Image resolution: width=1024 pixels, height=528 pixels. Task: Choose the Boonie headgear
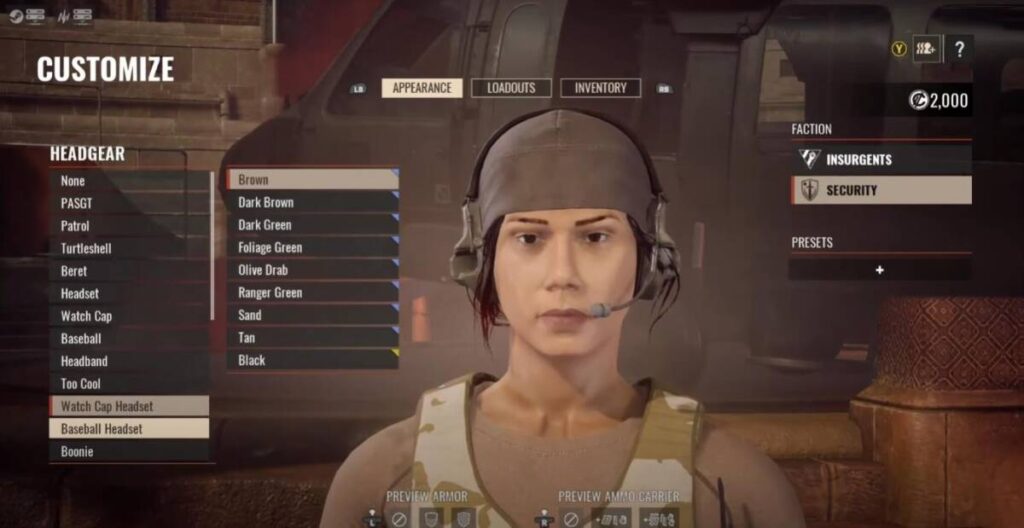pyautogui.click(x=129, y=451)
